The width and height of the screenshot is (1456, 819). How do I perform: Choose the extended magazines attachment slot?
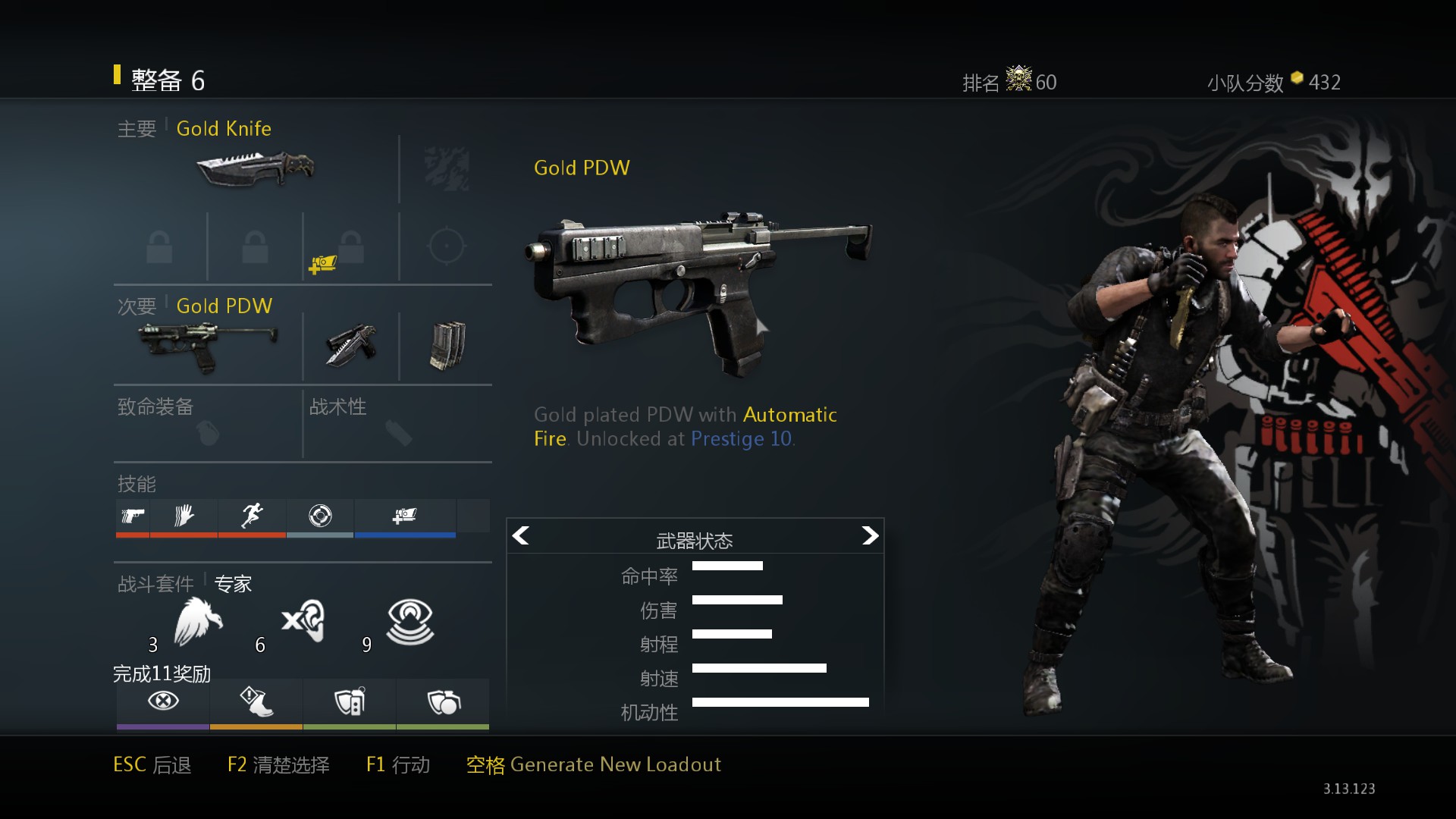point(447,346)
